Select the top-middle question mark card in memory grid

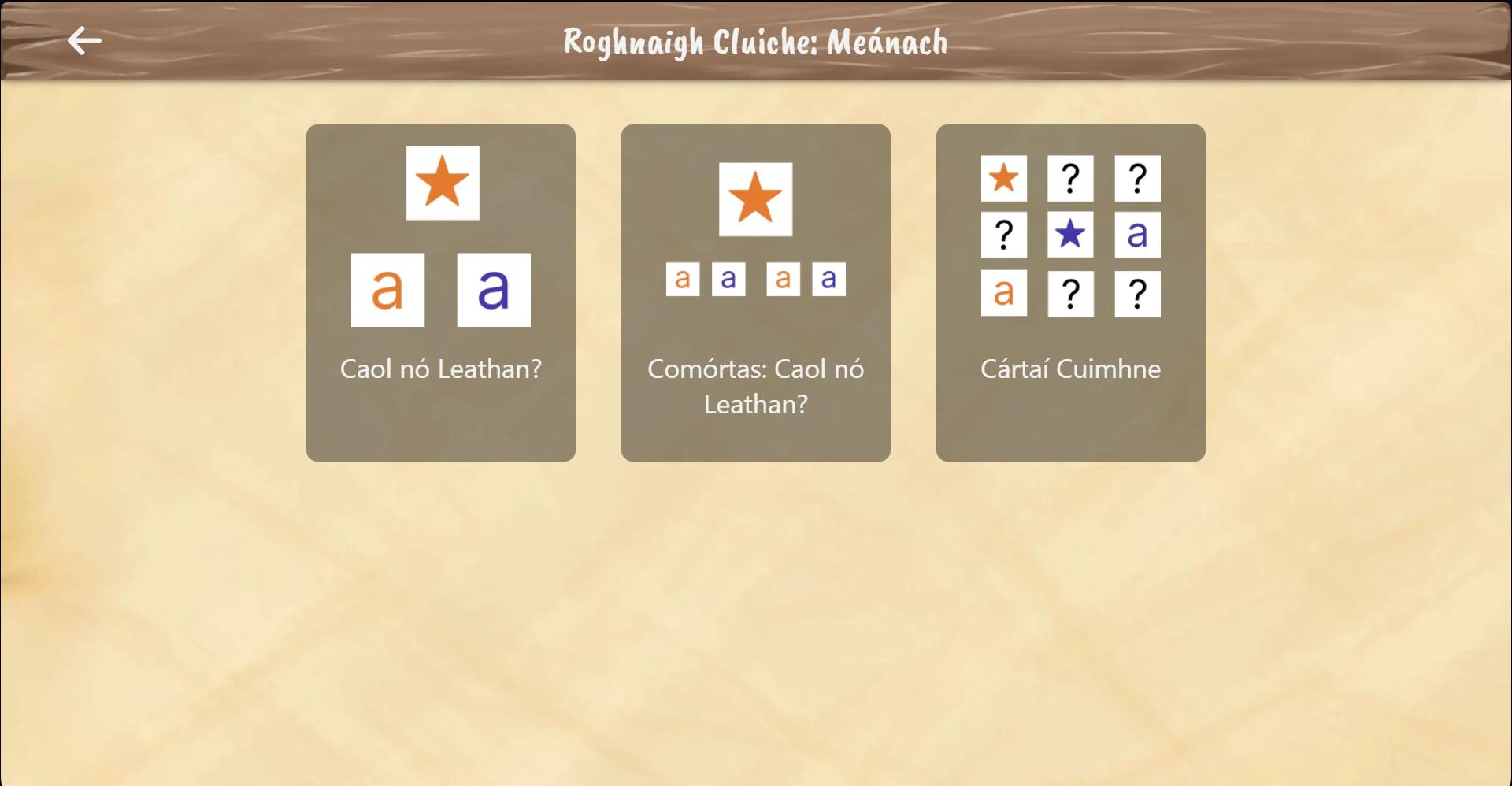point(1070,179)
